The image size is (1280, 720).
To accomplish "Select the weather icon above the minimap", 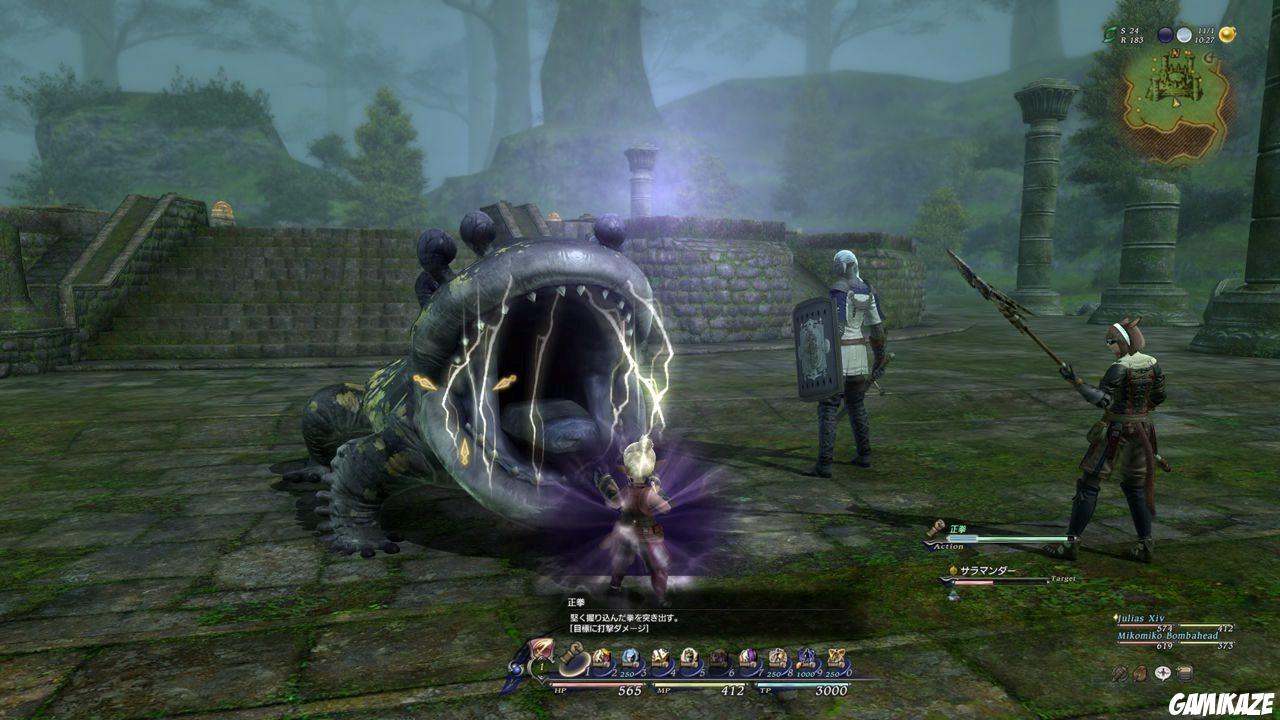I will pyautogui.click(x=1110, y=34).
